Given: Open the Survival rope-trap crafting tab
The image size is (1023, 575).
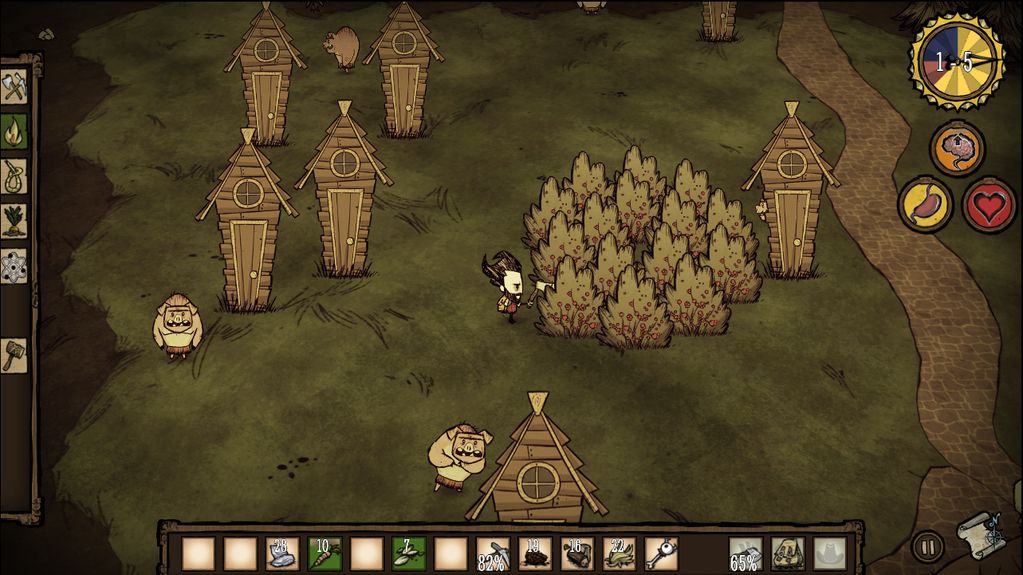Looking at the screenshot, I should pos(14,175).
